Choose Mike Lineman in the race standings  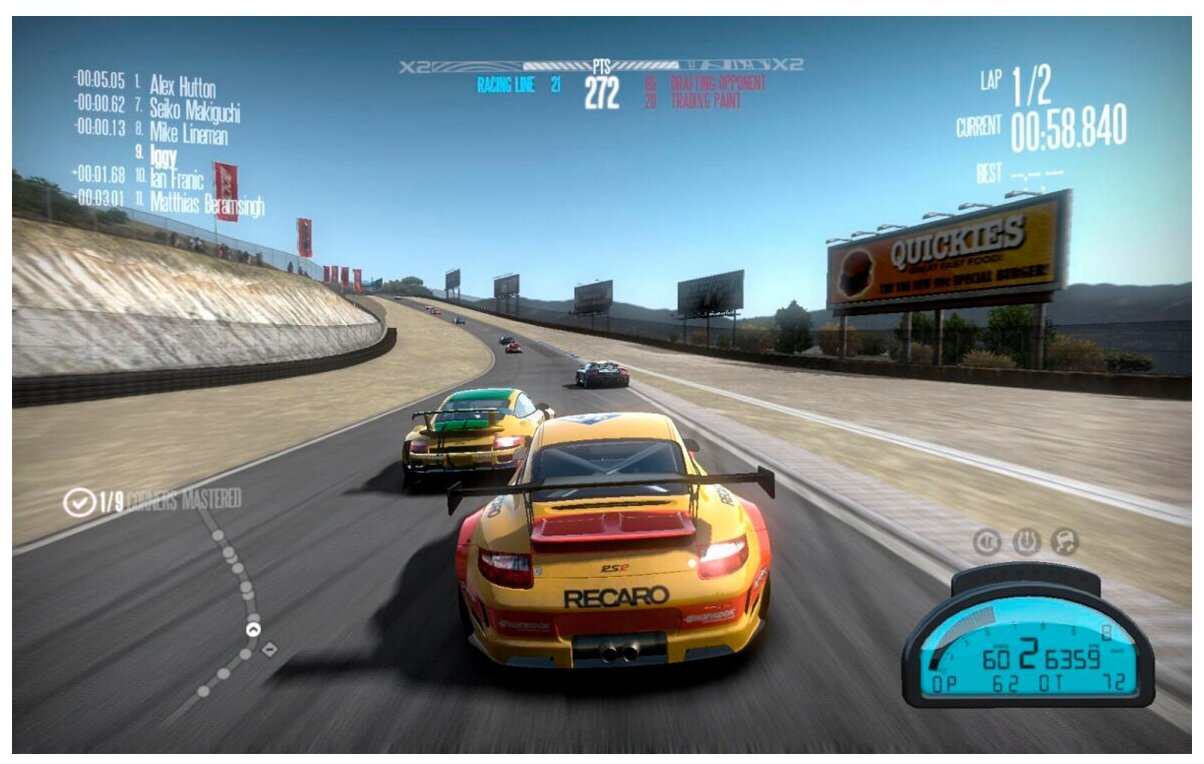point(188,132)
